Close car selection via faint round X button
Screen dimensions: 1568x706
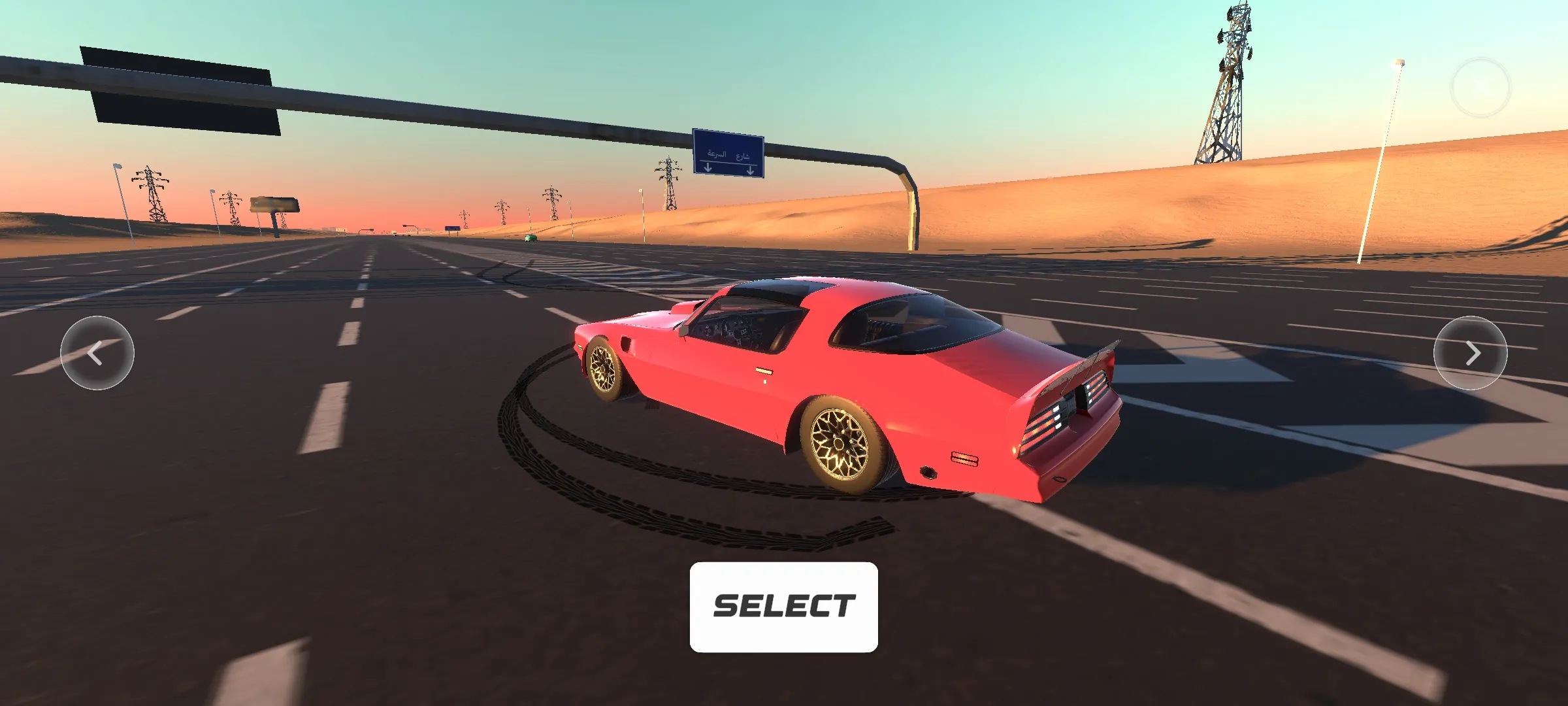(1480, 88)
